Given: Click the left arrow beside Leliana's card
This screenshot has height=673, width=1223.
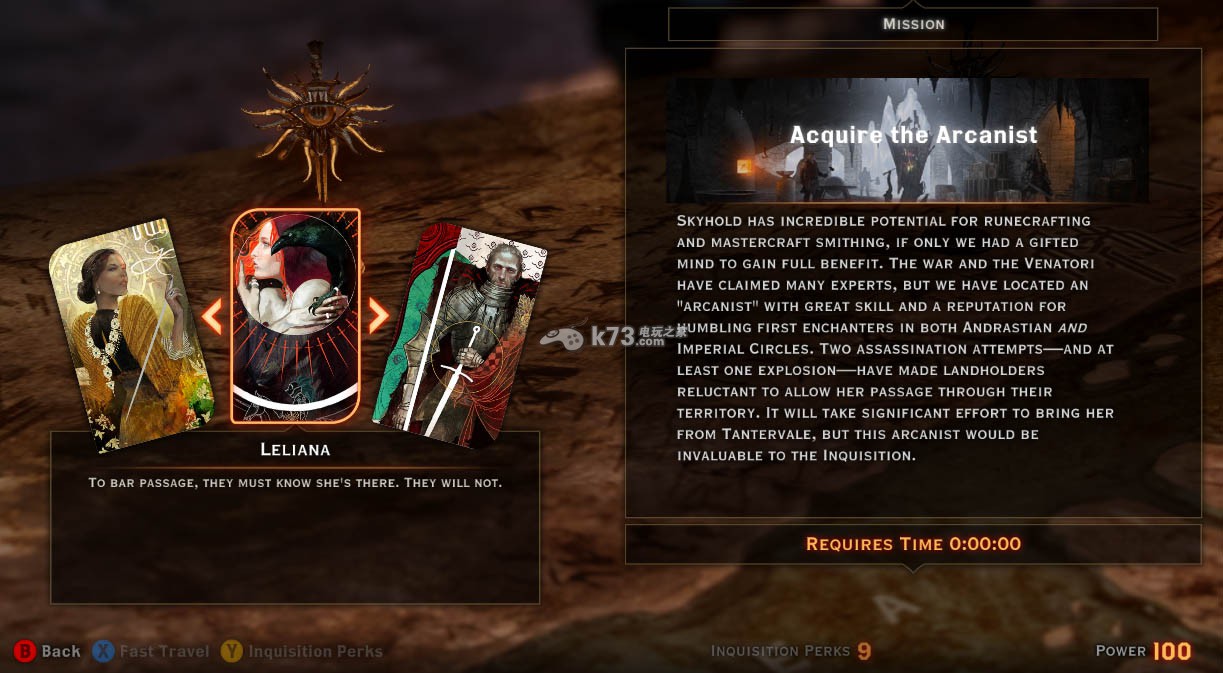Looking at the screenshot, I should point(212,316).
